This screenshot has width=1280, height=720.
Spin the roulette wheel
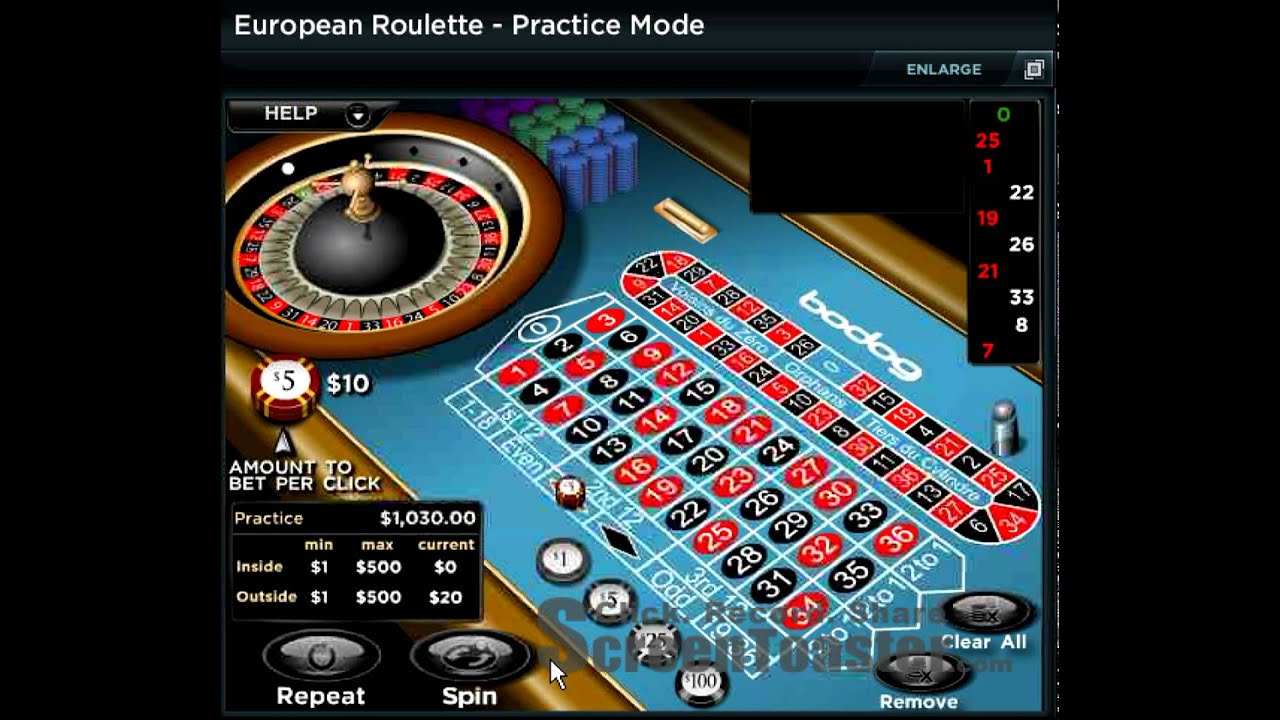click(469, 660)
